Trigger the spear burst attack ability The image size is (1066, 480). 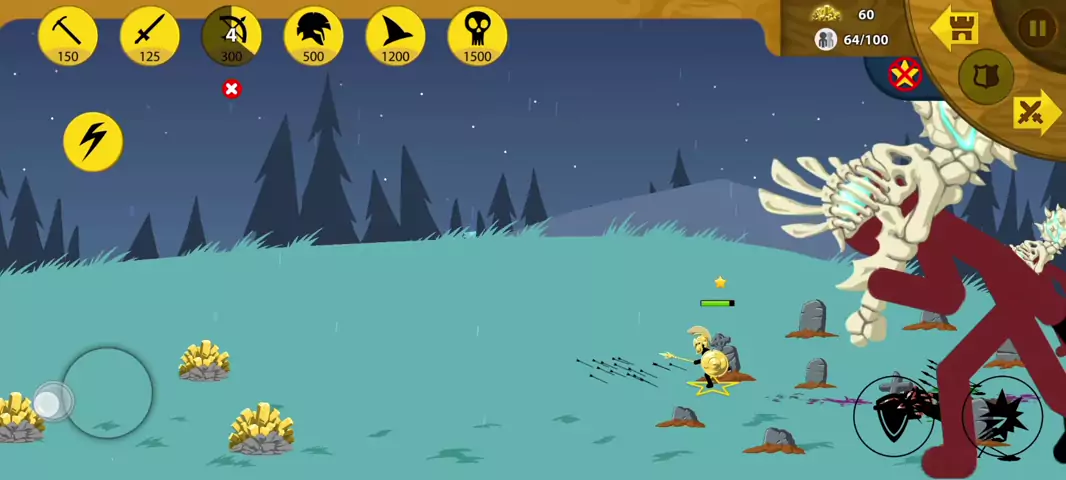tap(1002, 416)
